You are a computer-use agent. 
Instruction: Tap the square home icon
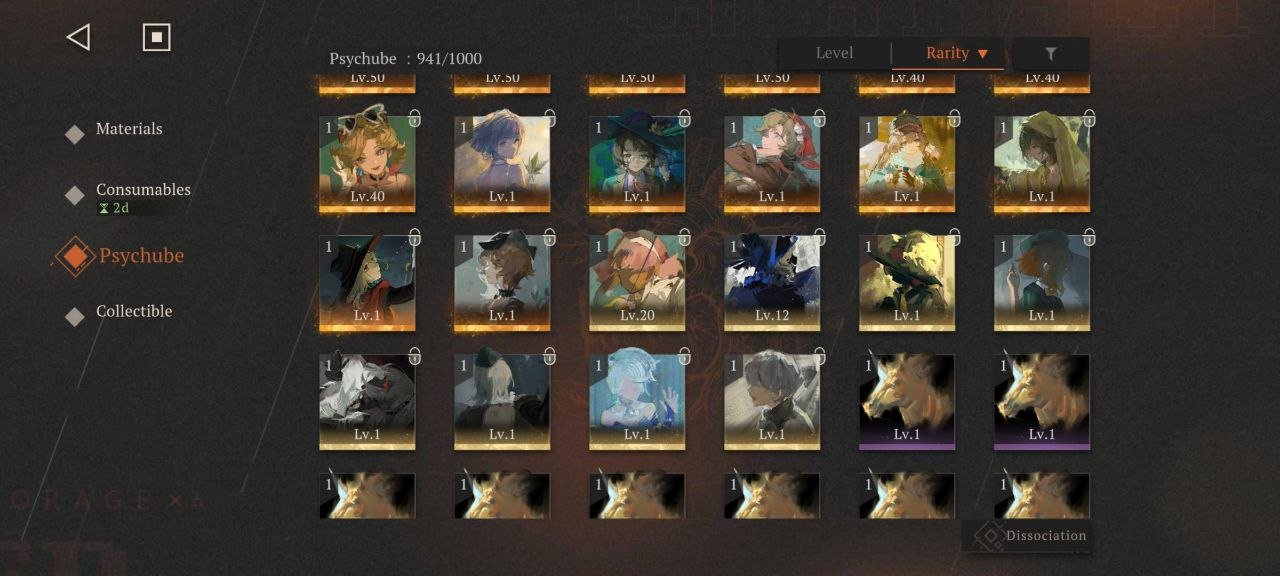[157, 38]
